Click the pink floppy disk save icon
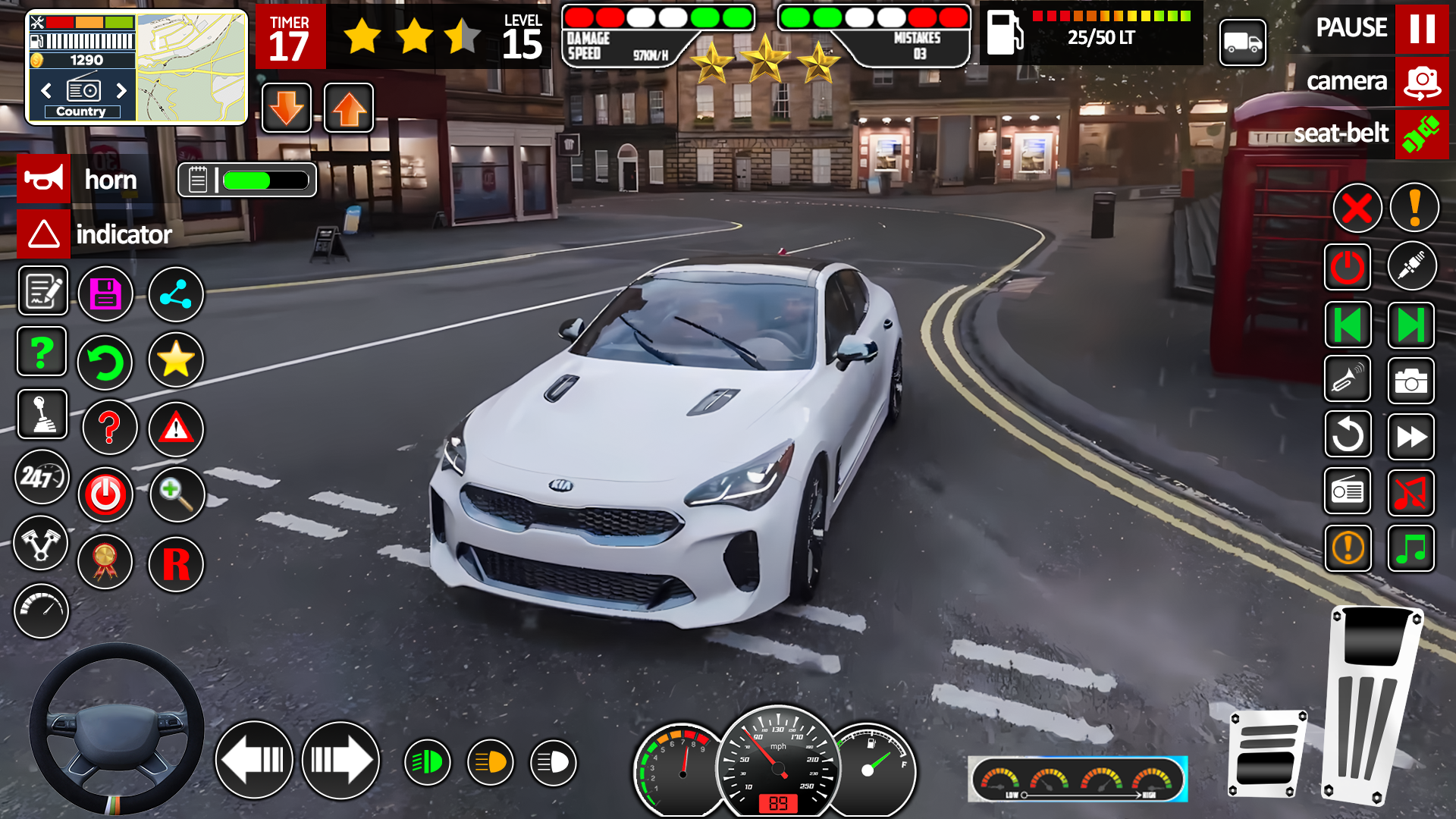The image size is (1456, 819). pyautogui.click(x=106, y=293)
